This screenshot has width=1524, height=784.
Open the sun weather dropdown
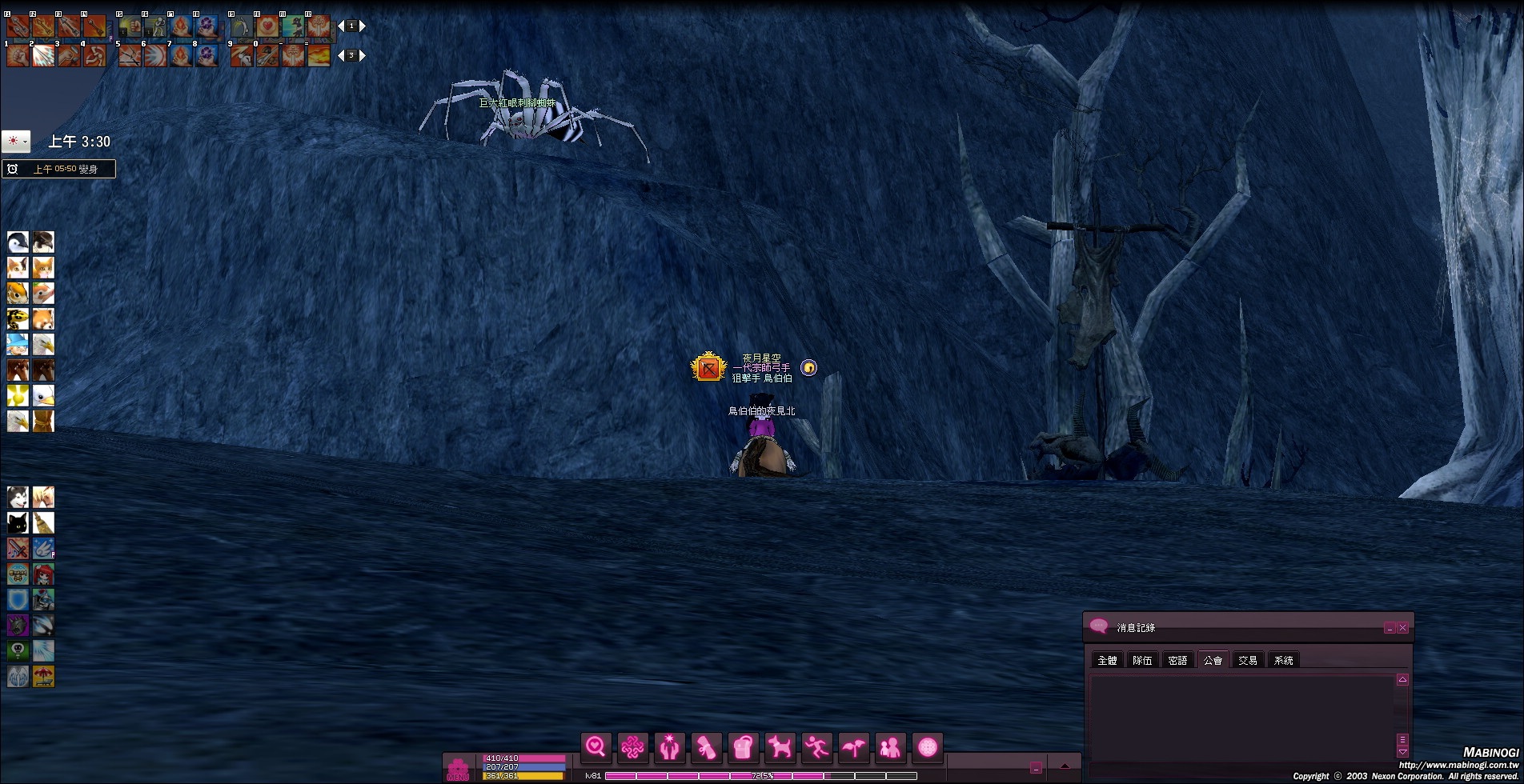tap(16, 142)
